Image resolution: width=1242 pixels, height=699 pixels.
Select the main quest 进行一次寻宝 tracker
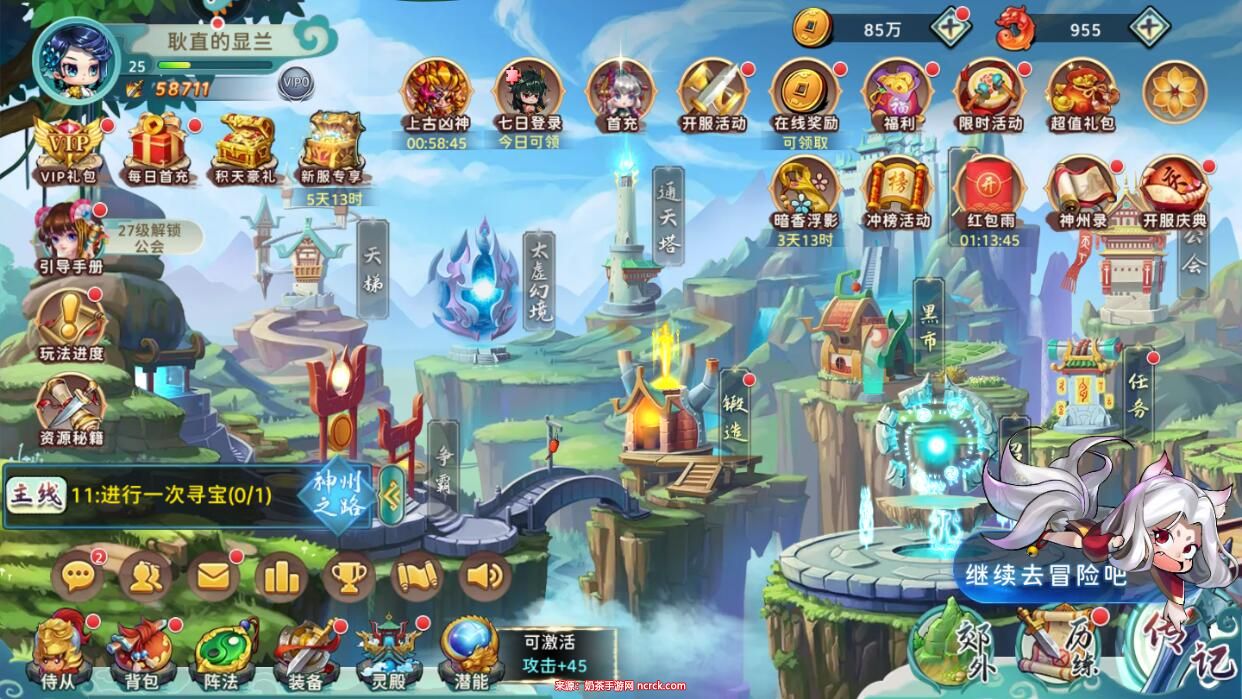(168, 494)
